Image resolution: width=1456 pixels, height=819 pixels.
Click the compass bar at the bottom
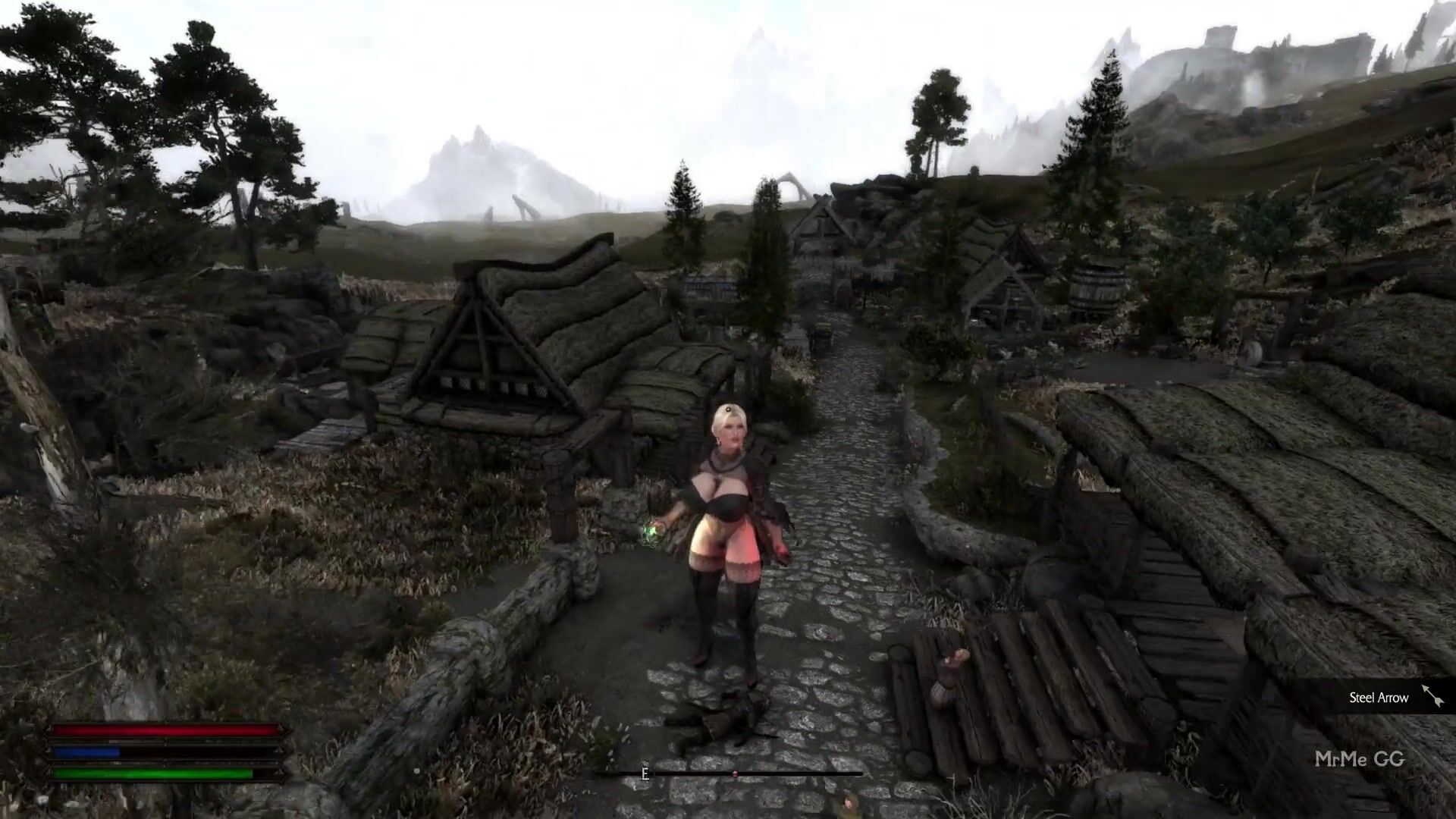click(730, 773)
